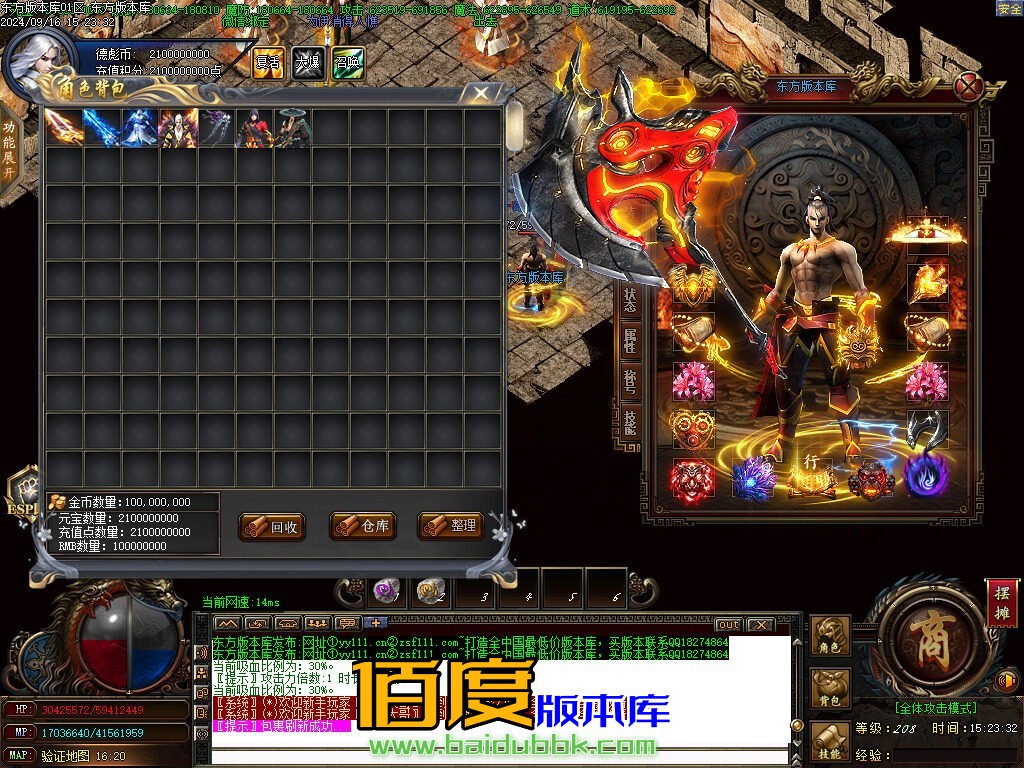Select the flaming golden sword in the bag

click(63, 128)
